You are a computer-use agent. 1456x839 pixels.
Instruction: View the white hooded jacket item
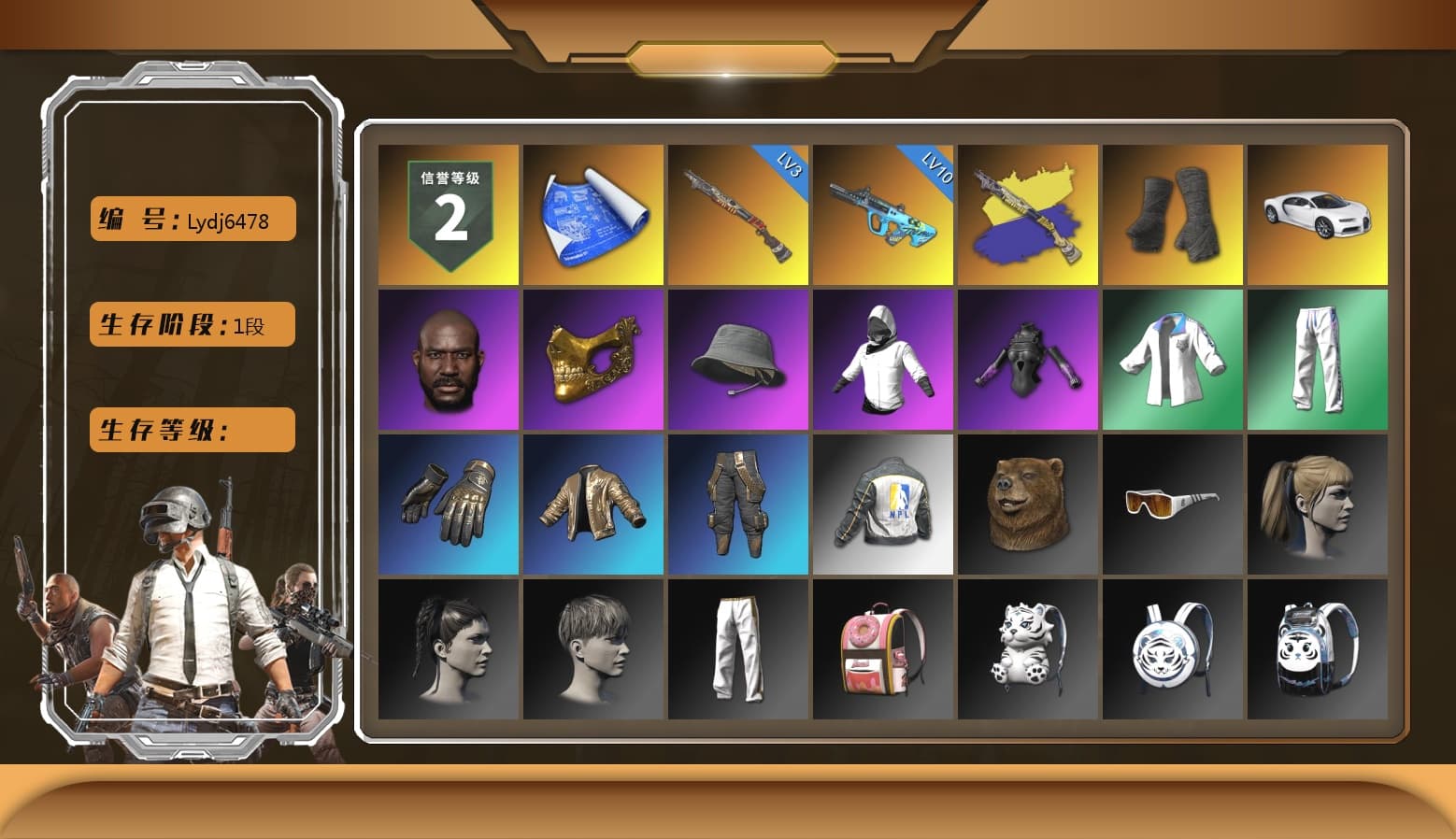pyautogui.click(x=882, y=358)
